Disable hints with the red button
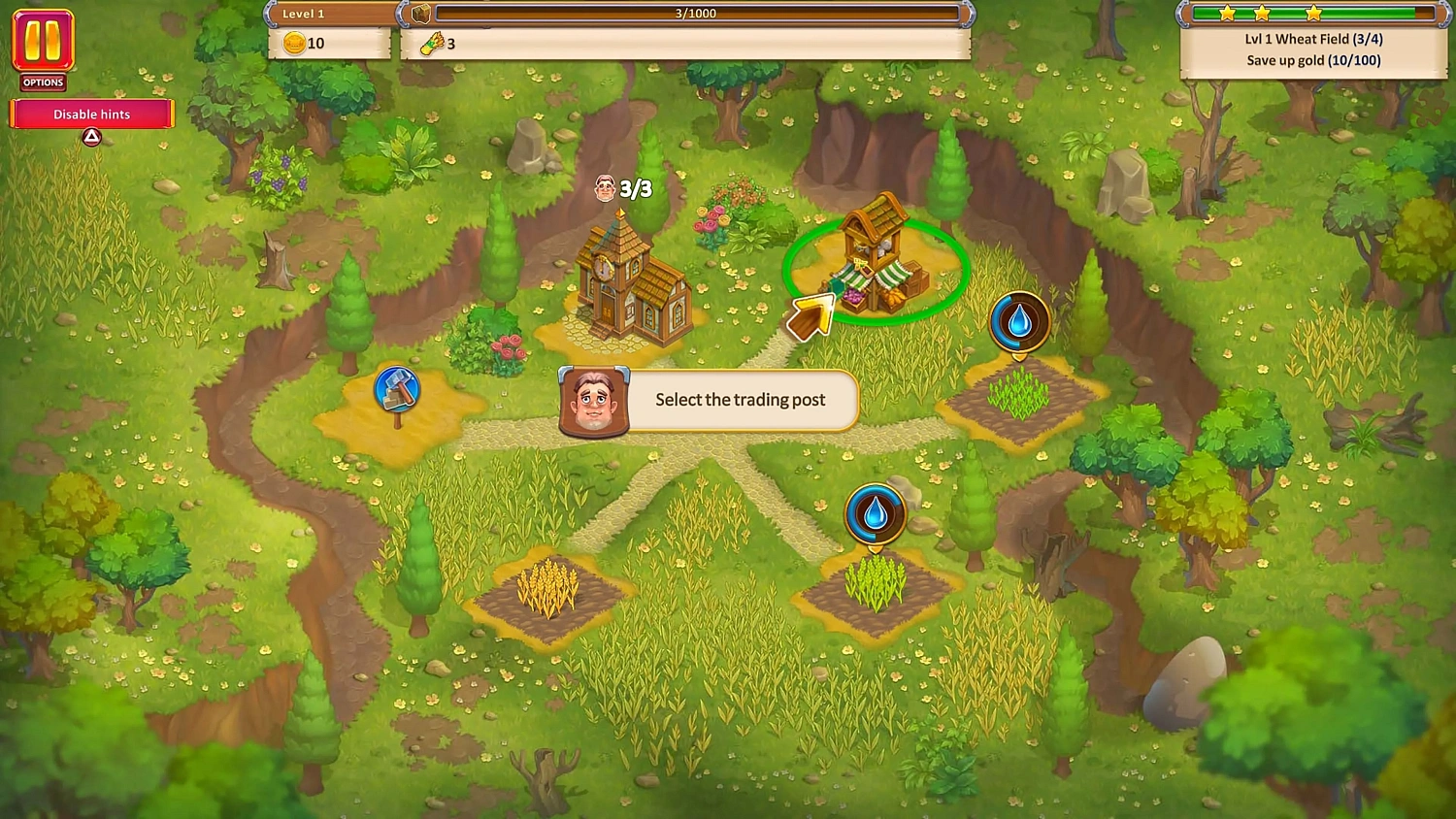This screenshot has height=819, width=1456. (x=91, y=114)
